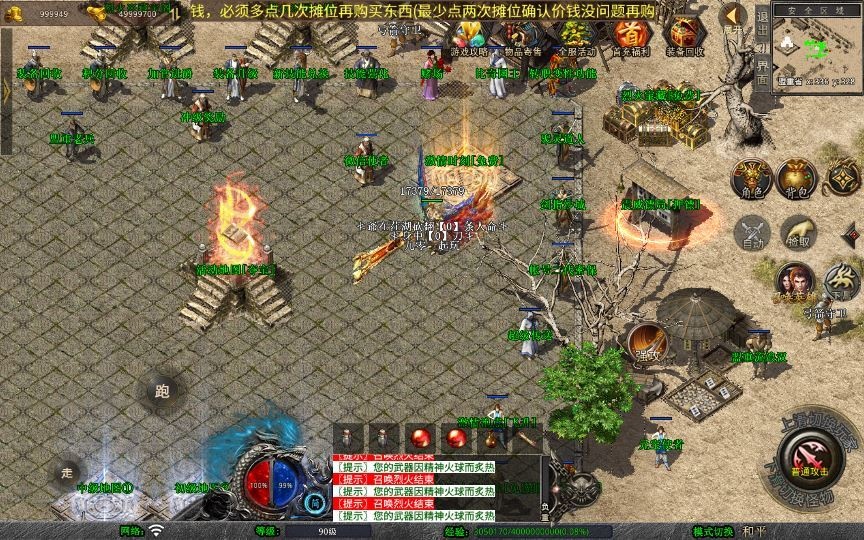Open the 角色 character panel
The width and height of the screenshot is (864, 540).
coord(752,177)
